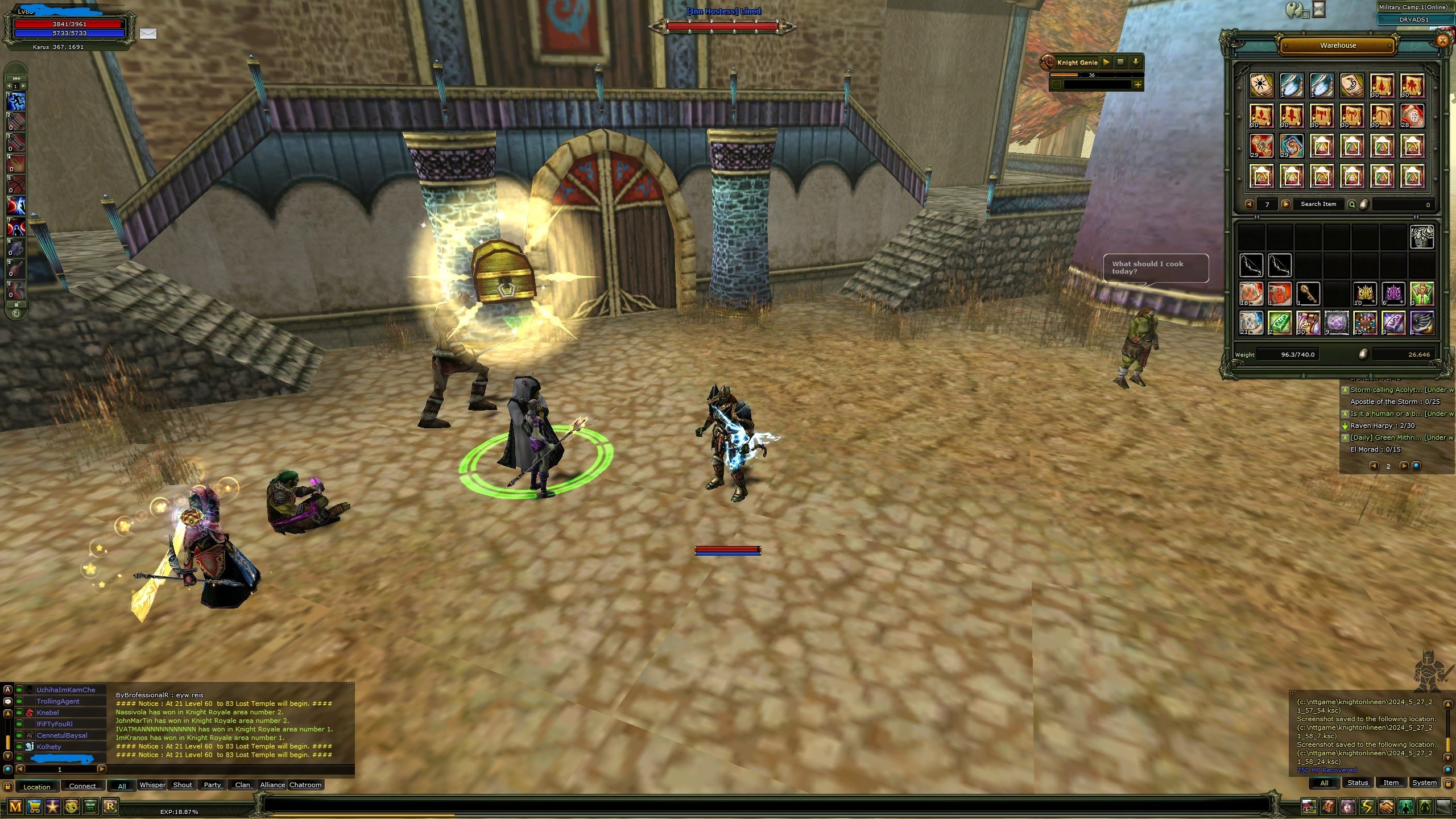Click the lightning bolt icon in bottom-right bar

1367,806
